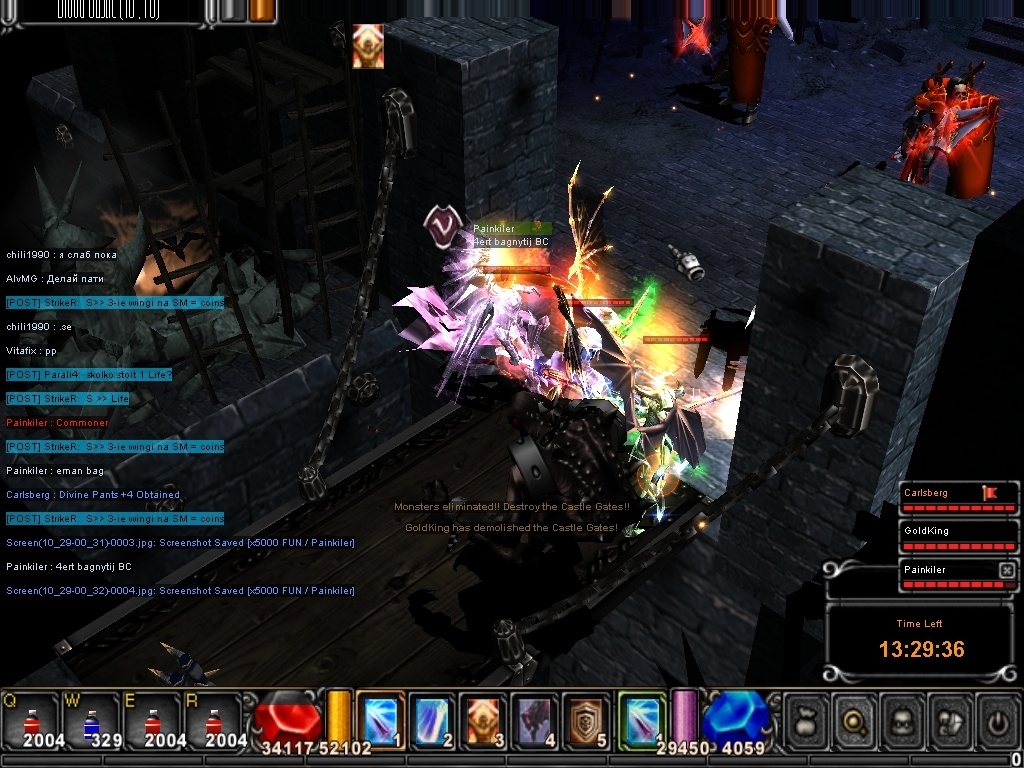Open the group menu button beside the power icon
The height and width of the screenshot is (768, 1024).
coord(952,719)
